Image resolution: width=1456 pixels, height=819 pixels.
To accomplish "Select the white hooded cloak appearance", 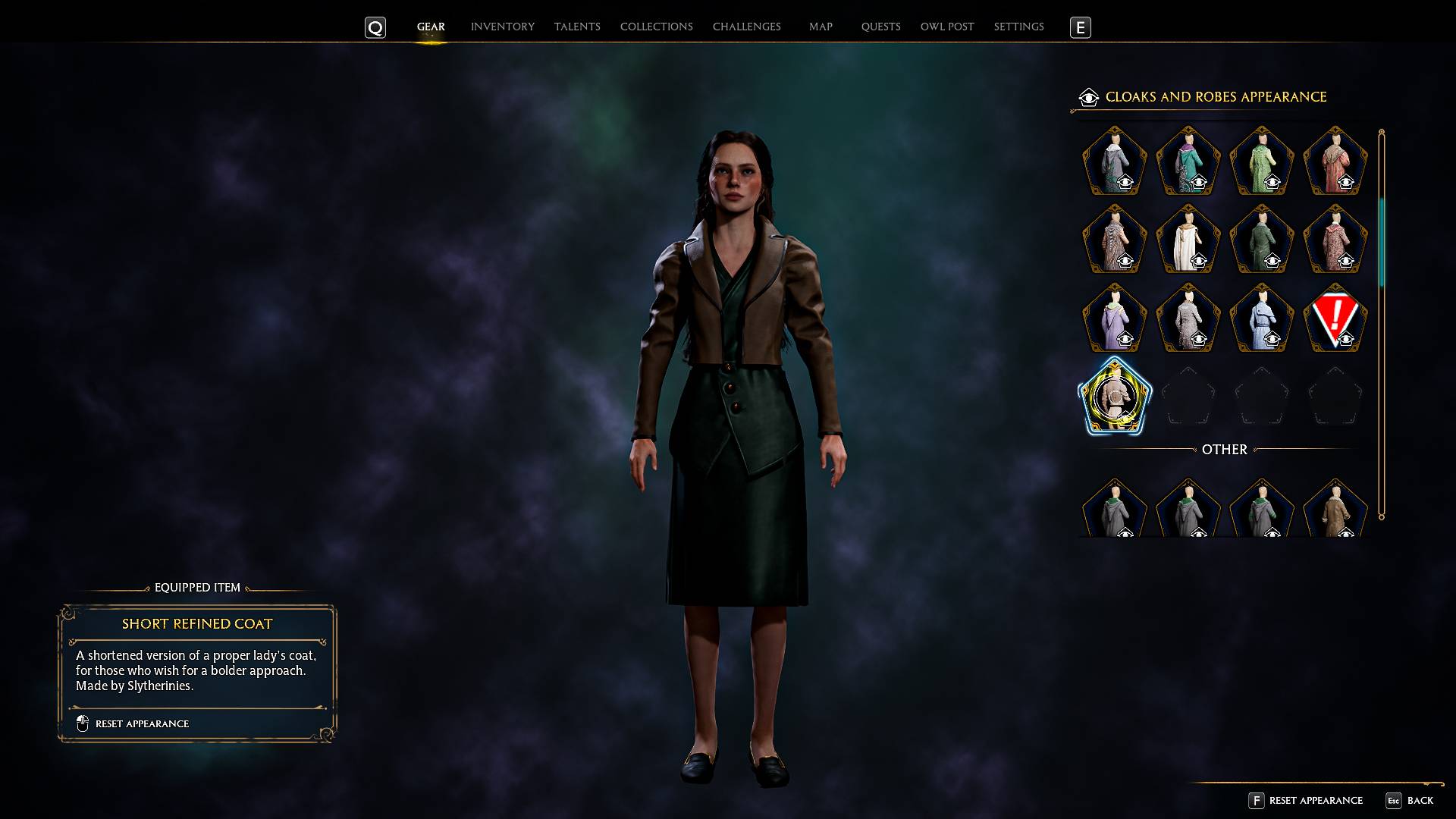I will (1188, 241).
